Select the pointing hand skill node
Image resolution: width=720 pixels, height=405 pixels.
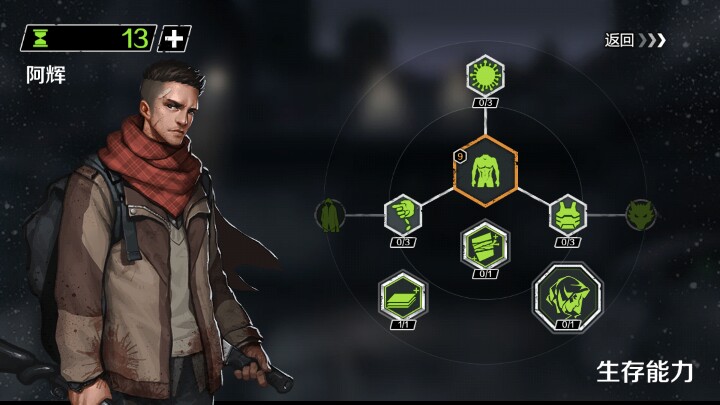pyautogui.click(x=403, y=213)
